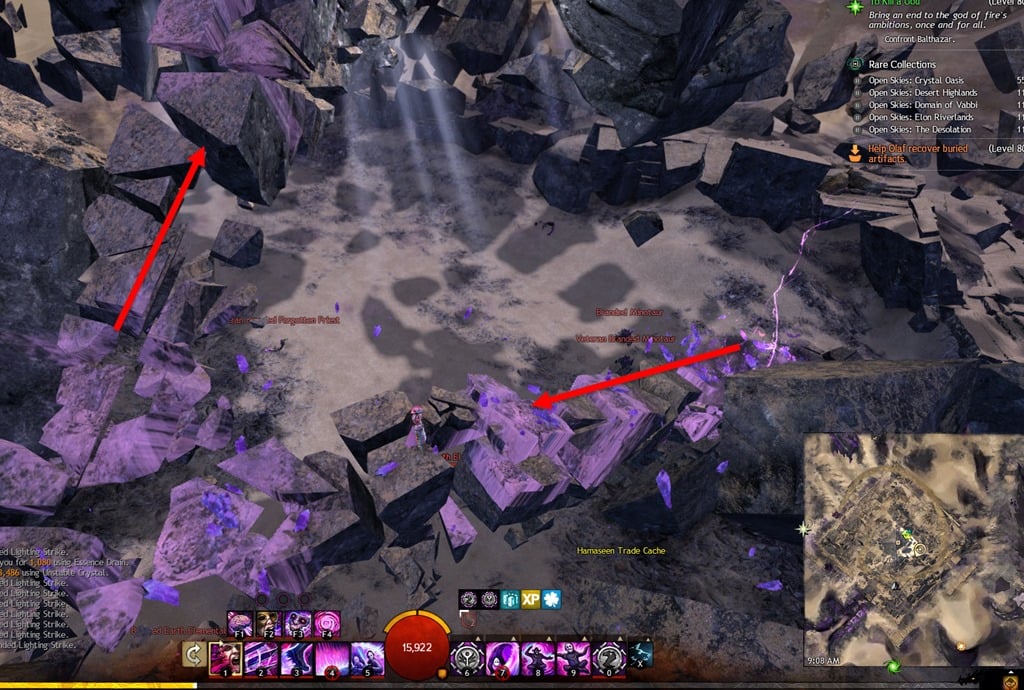The height and width of the screenshot is (690, 1024).
Task: Use the healing skill in slot 6
Action: [467, 658]
